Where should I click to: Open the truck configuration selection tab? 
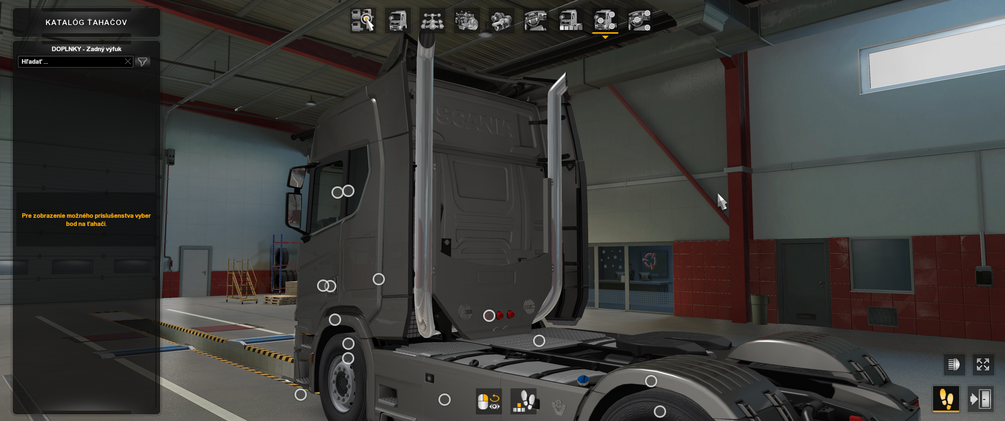coord(363,20)
